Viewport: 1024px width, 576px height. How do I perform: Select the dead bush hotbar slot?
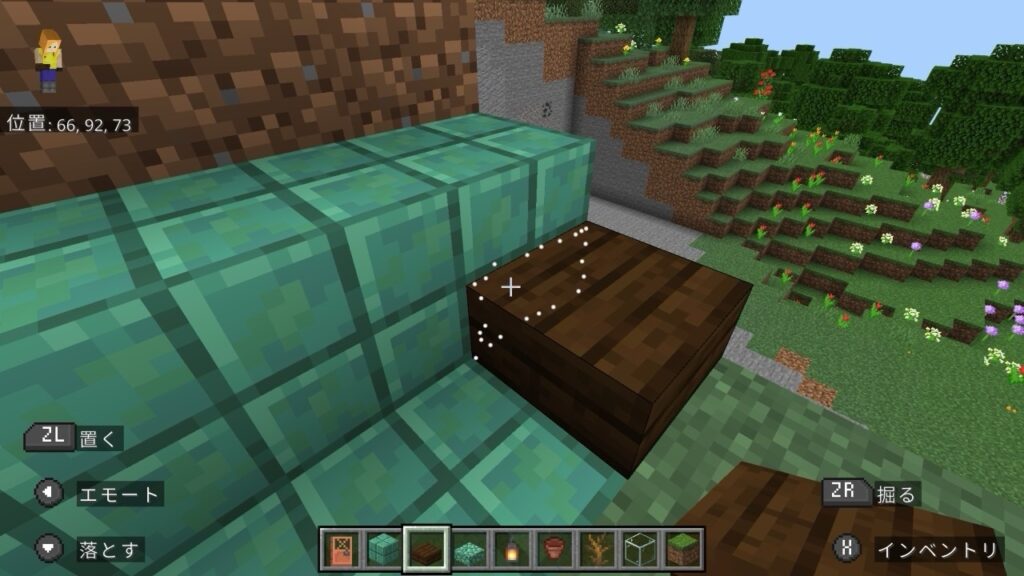coord(598,549)
